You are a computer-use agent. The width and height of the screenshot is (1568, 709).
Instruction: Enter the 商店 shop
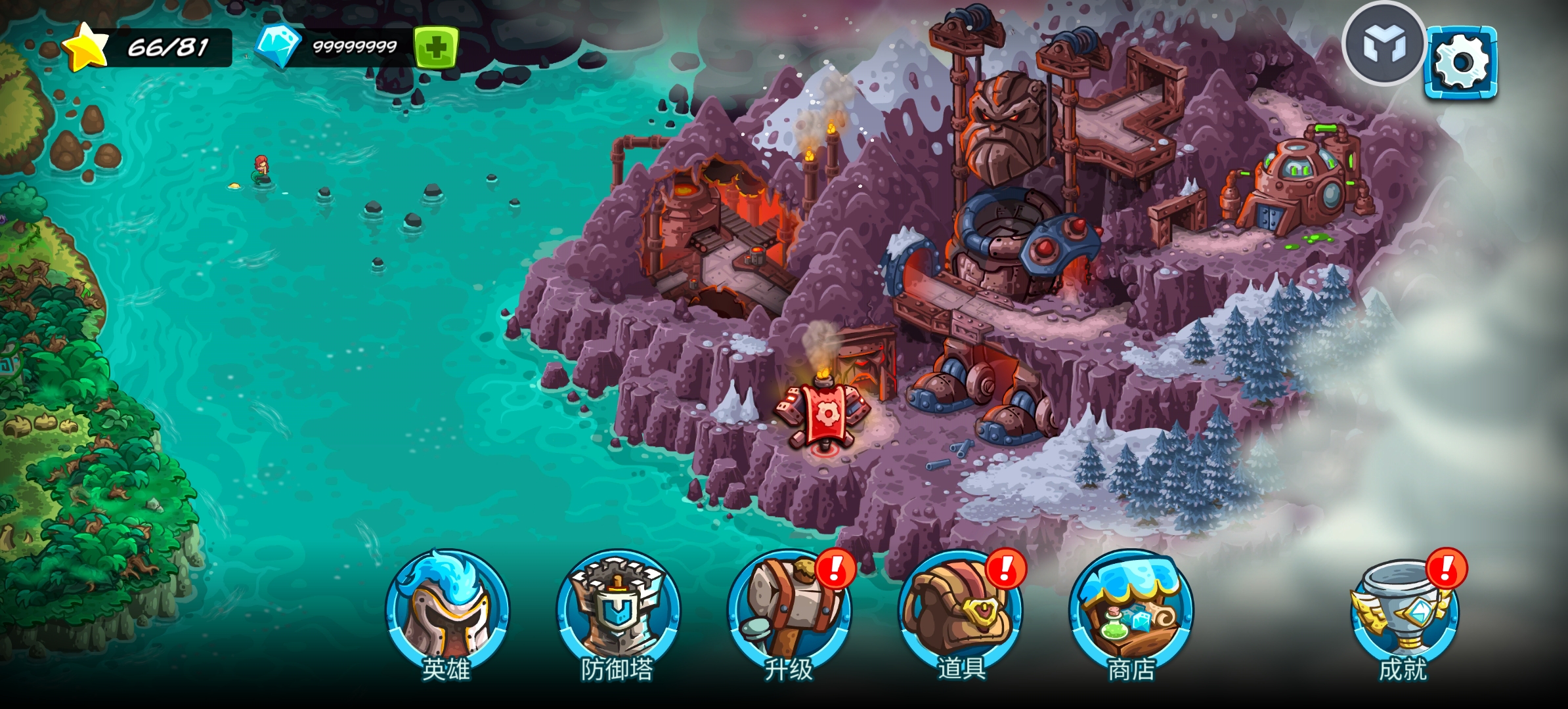(1131, 612)
